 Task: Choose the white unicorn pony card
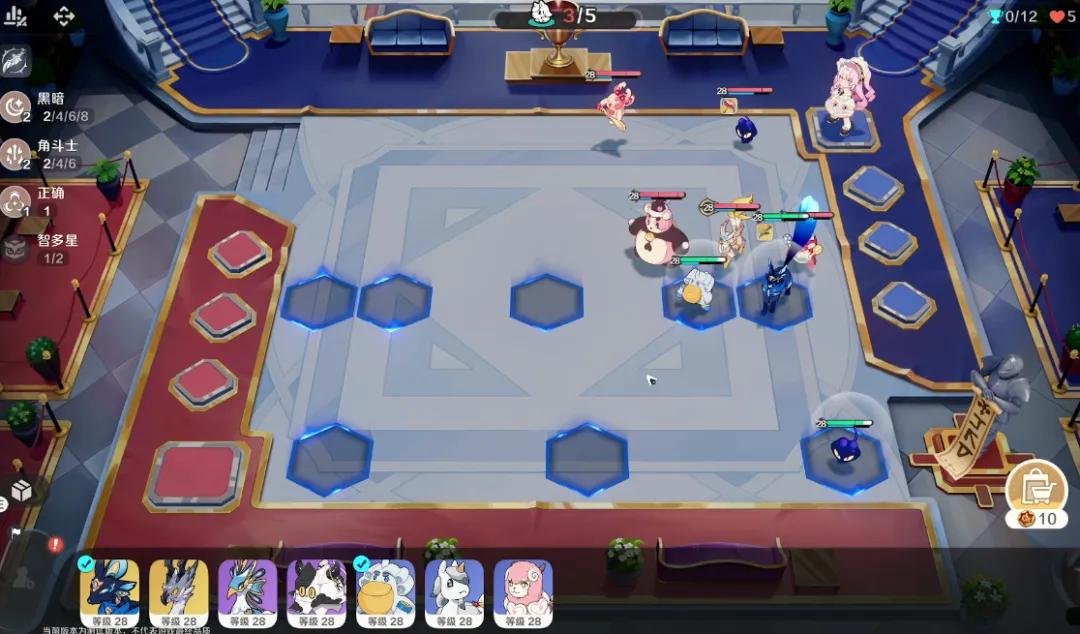pyautogui.click(x=454, y=592)
